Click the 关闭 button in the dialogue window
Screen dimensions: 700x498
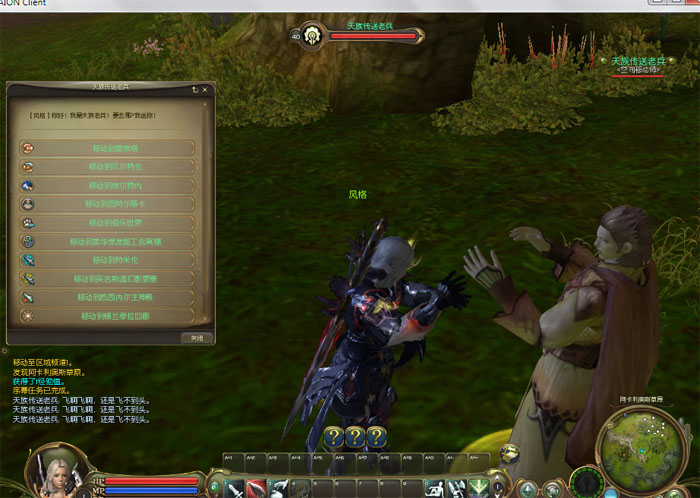pyautogui.click(x=196, y=338)
